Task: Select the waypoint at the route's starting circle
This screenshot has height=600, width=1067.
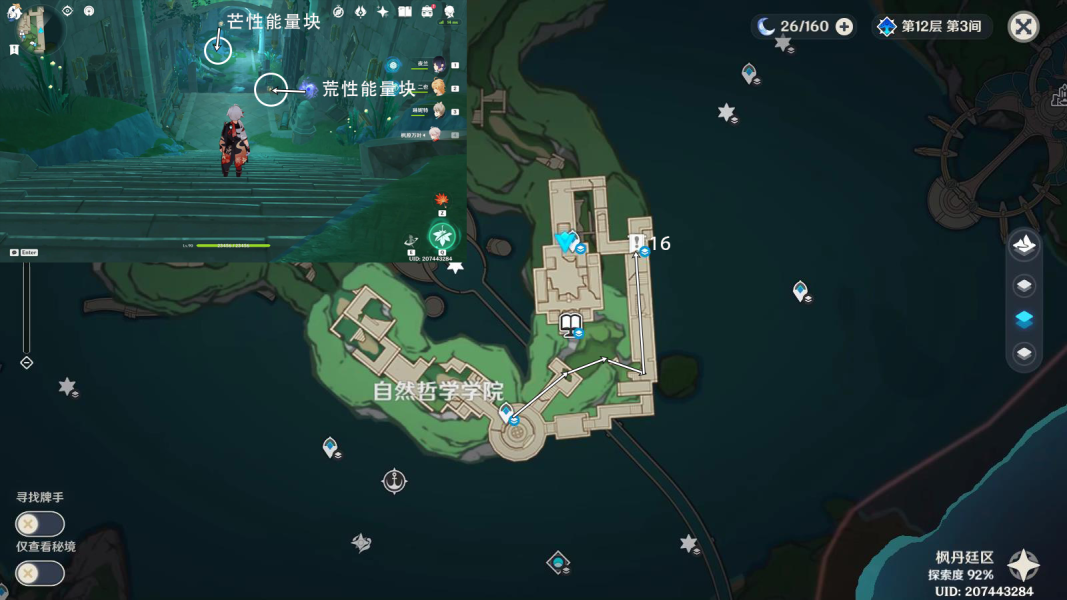Action: tap(507, 412)
